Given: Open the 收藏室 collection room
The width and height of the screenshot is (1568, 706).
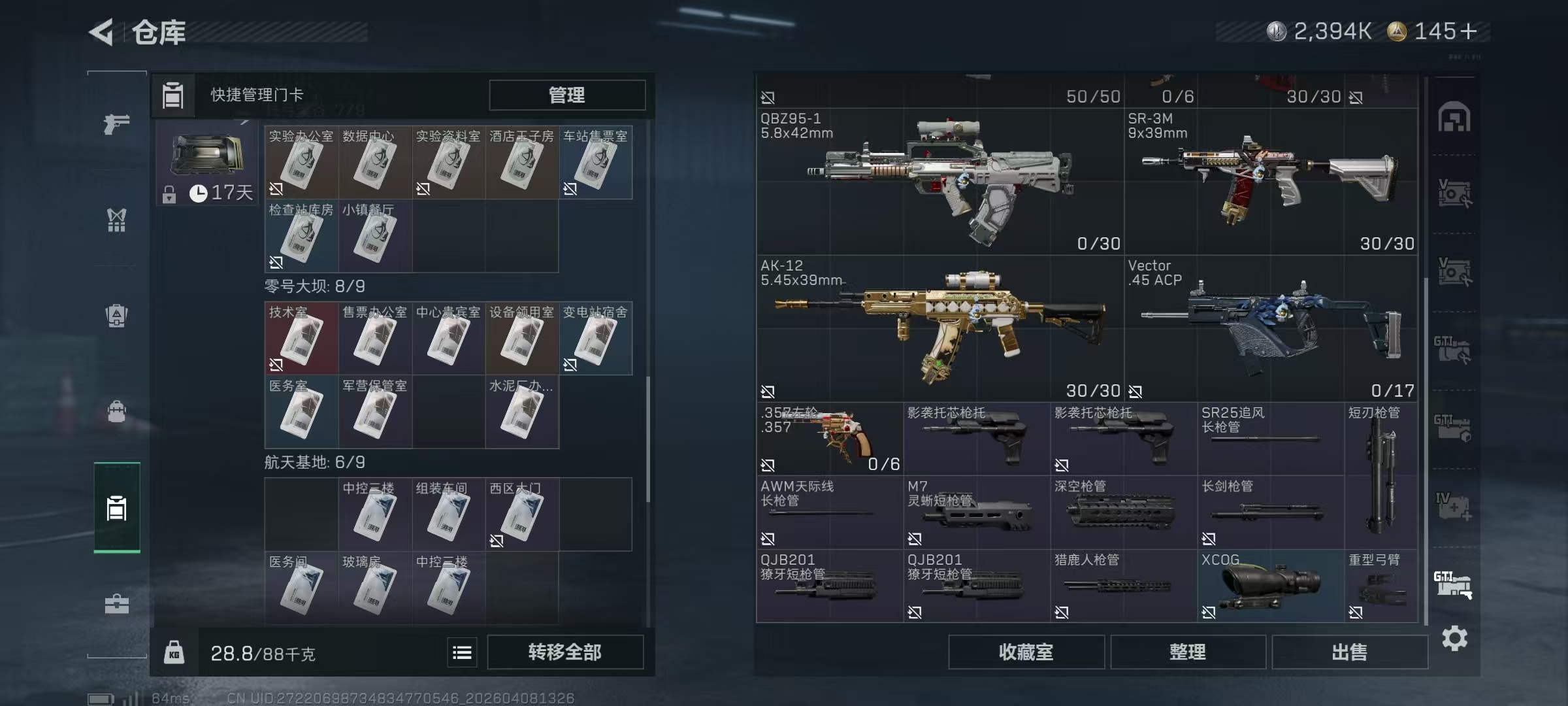Looking at the screenshot, I should point(1026,652).
